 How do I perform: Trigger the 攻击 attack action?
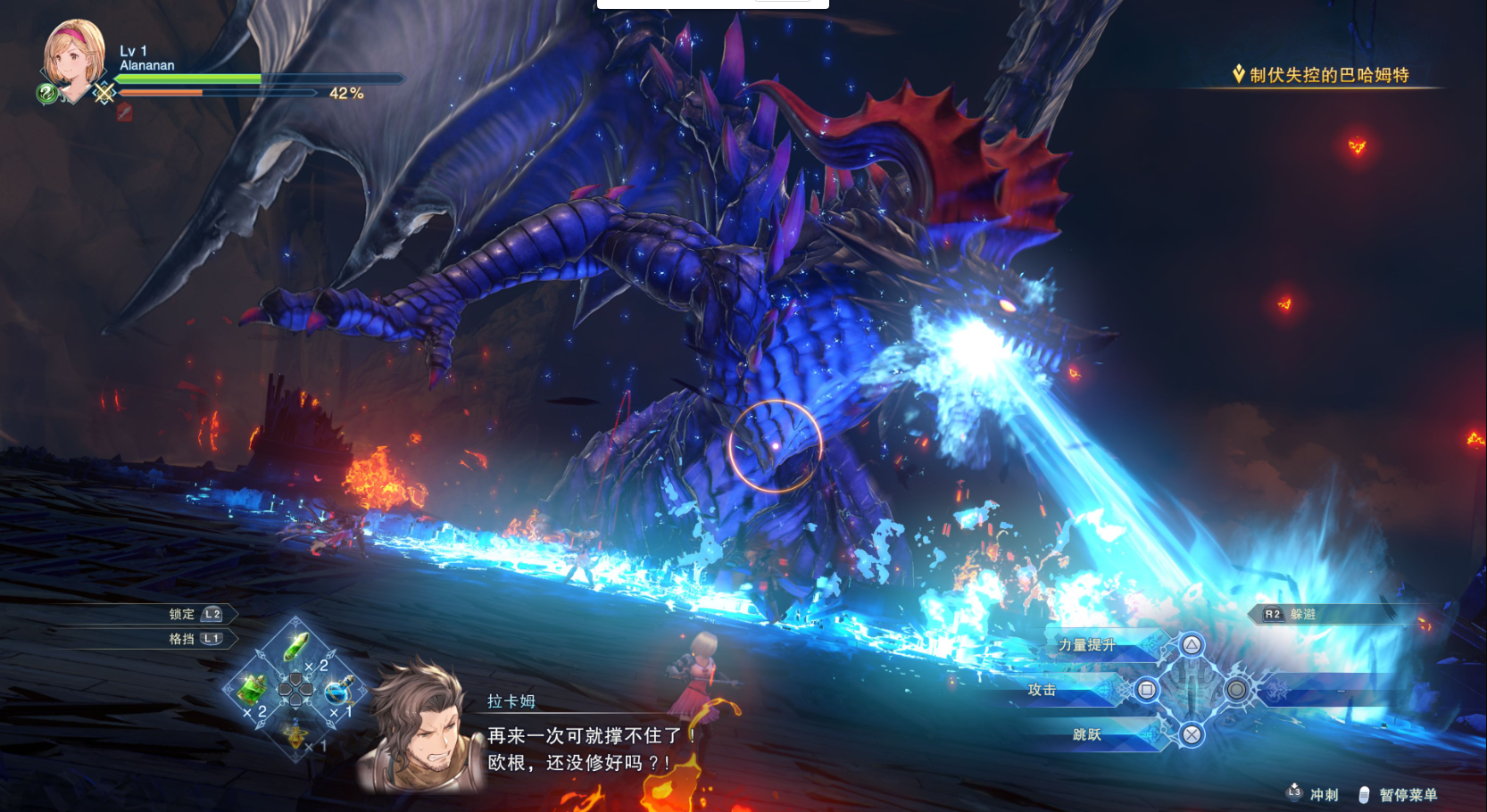pyautogui.click(x=1042, y=690)
